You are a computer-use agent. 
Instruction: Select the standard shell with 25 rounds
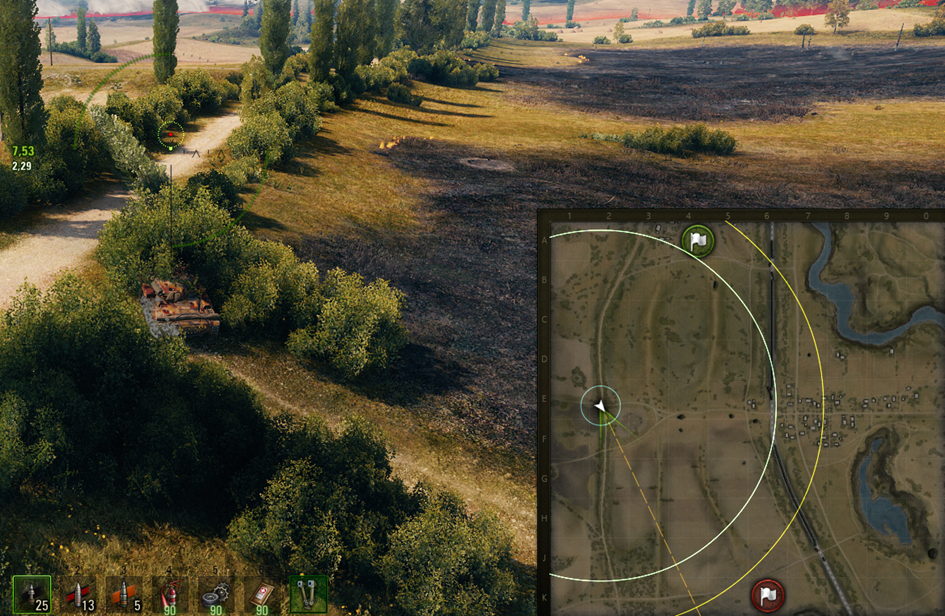coord(31,593)
